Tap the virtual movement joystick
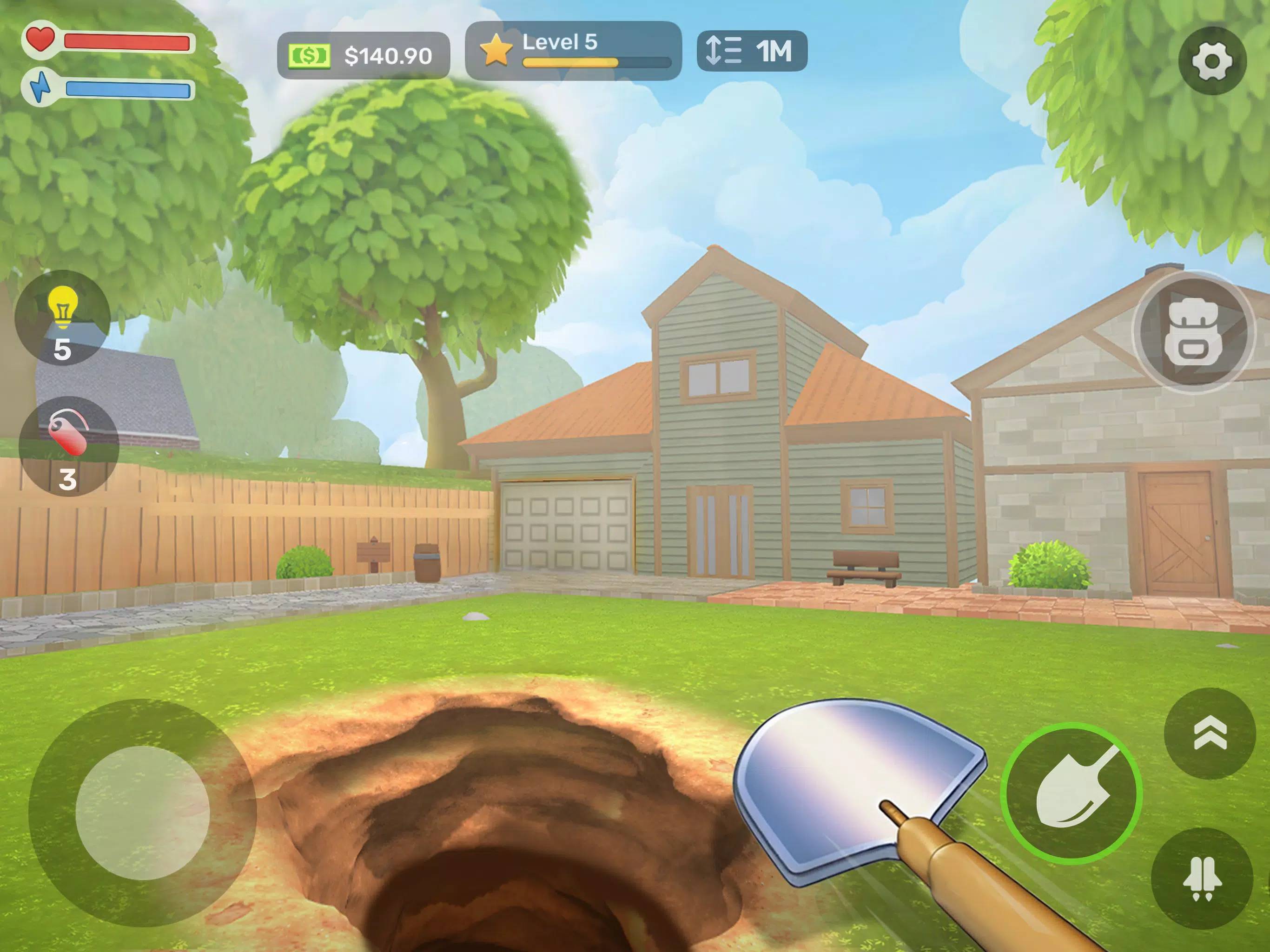This screenshot has width=1270, height=952. [142, 813]
